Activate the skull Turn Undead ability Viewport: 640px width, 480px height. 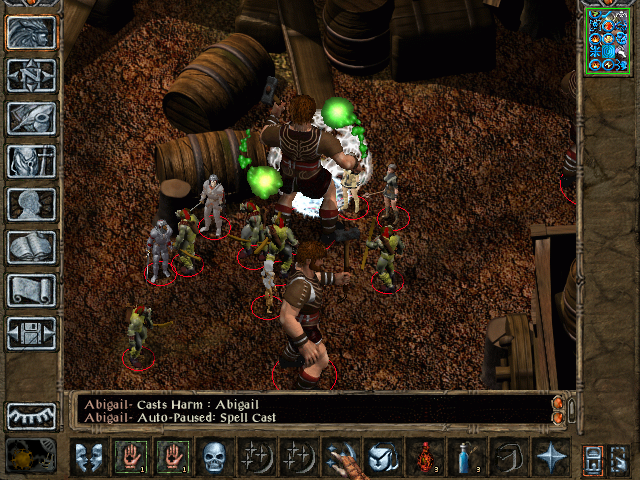coord(213,457)
